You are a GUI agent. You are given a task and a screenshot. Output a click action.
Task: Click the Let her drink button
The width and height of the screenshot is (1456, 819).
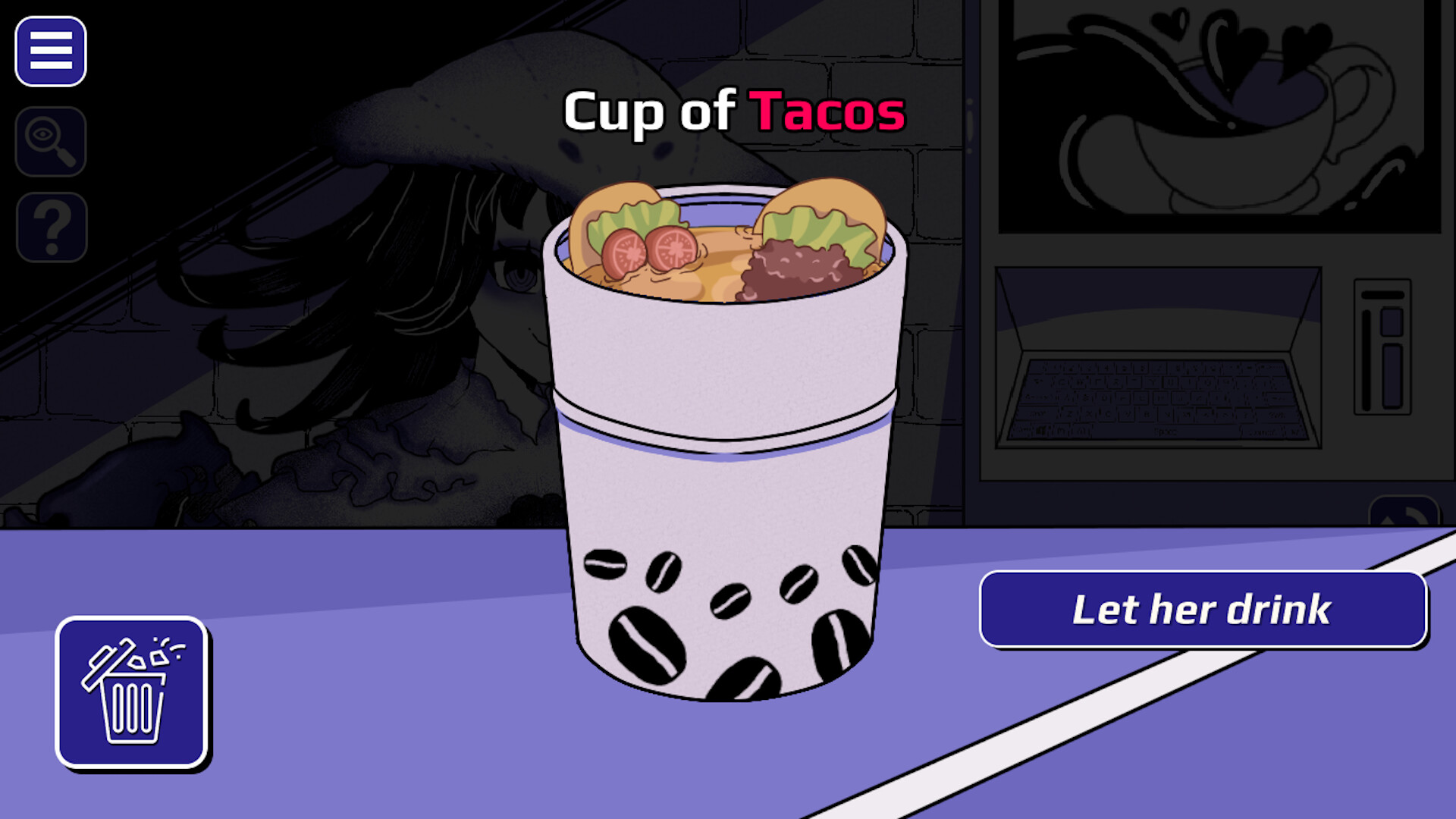(1203, 610)
